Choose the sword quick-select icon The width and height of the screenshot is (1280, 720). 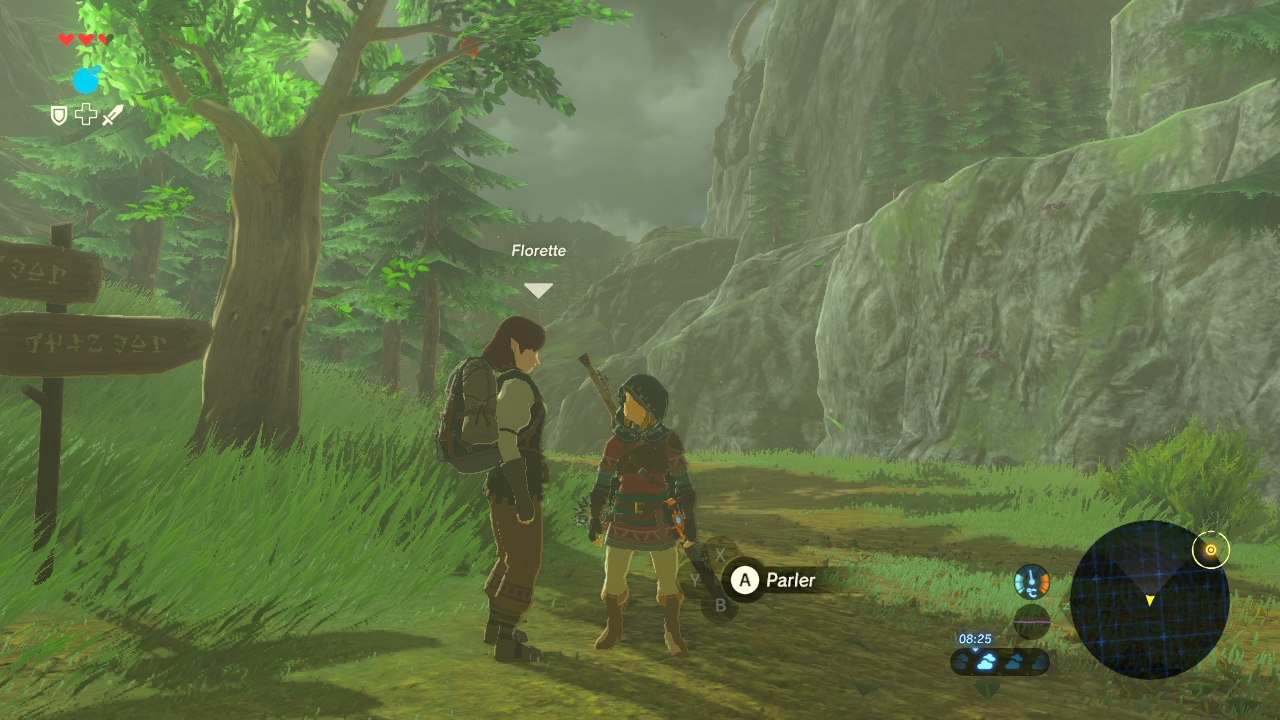(x=112, y=115)
